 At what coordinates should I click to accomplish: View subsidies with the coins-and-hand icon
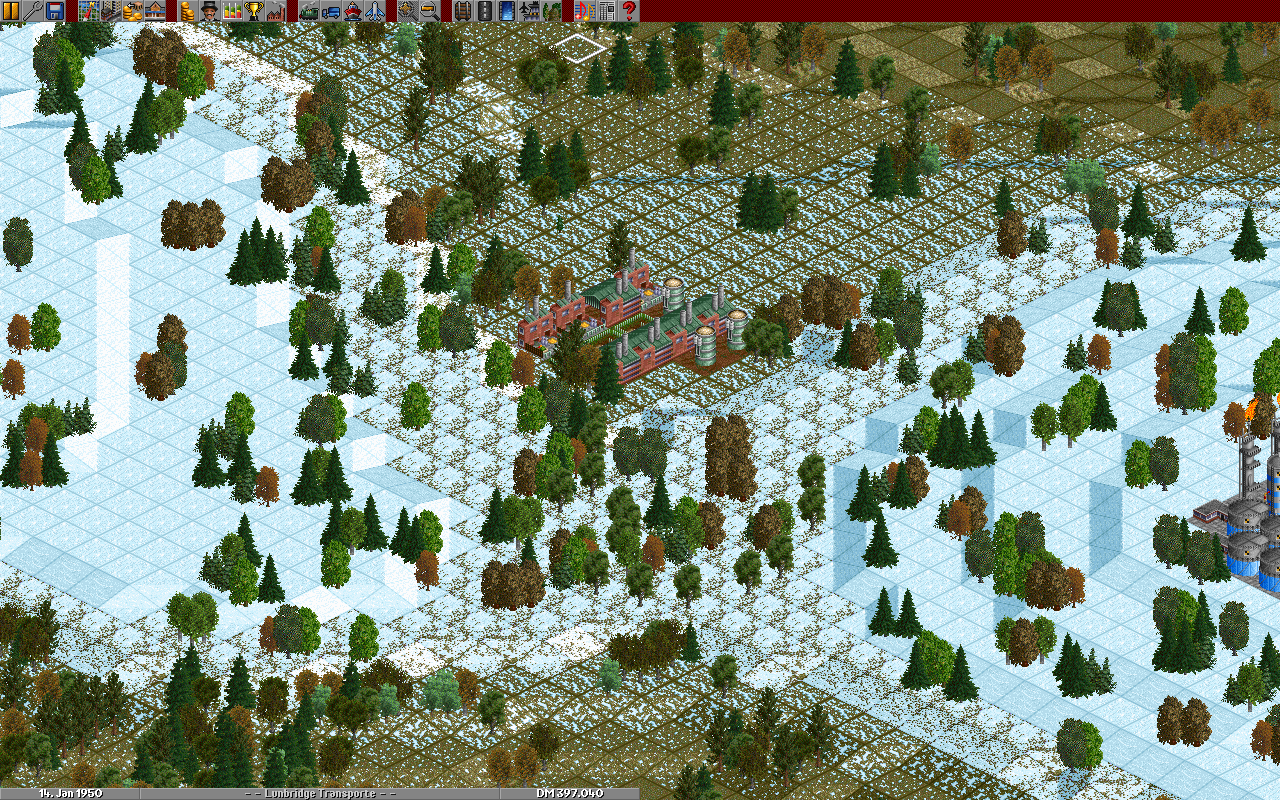(132, 11)
